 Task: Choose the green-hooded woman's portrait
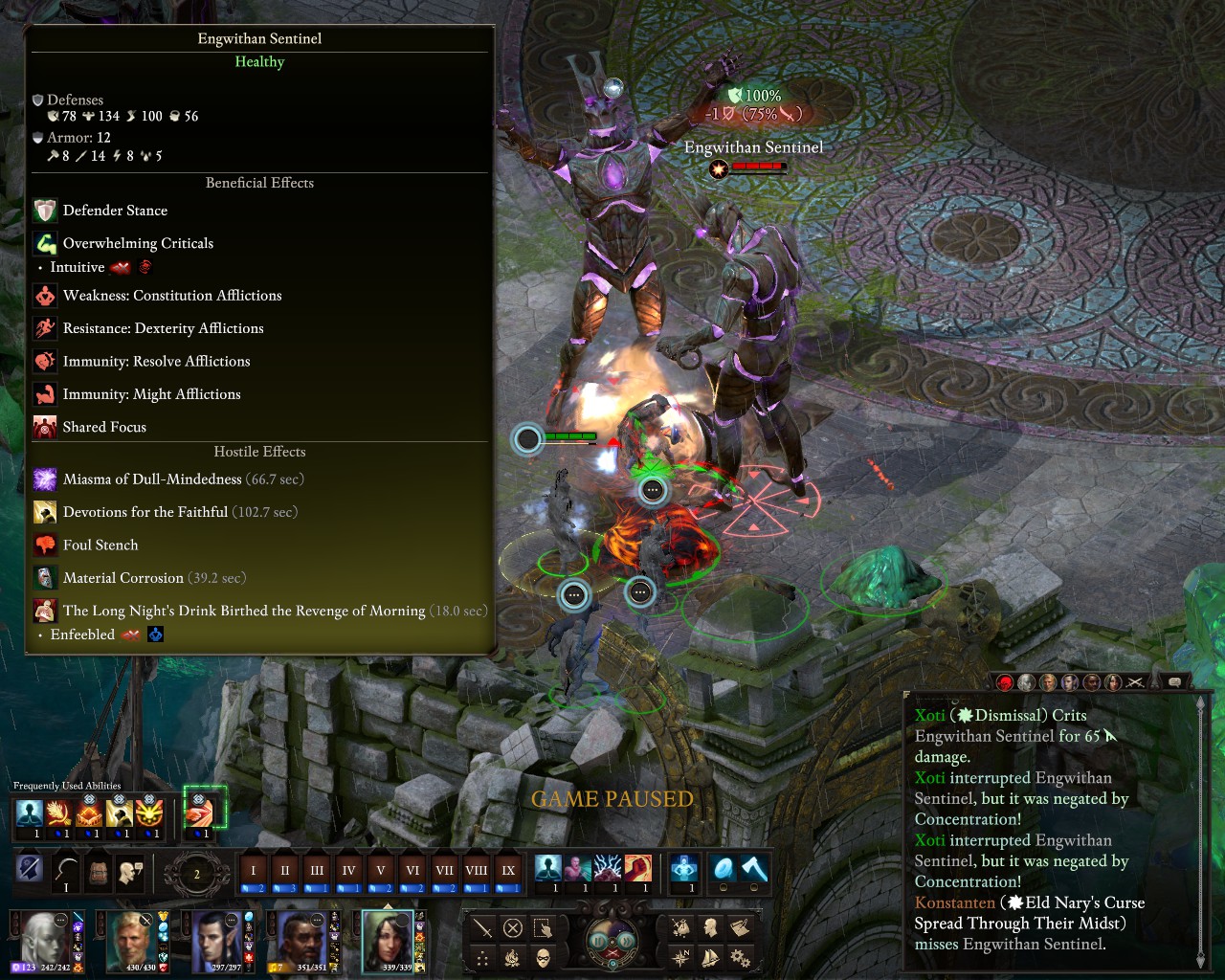[387, 939]
